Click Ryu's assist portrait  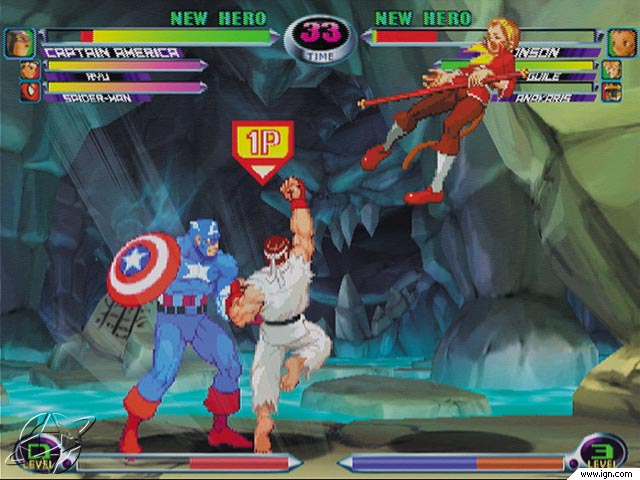27,70
